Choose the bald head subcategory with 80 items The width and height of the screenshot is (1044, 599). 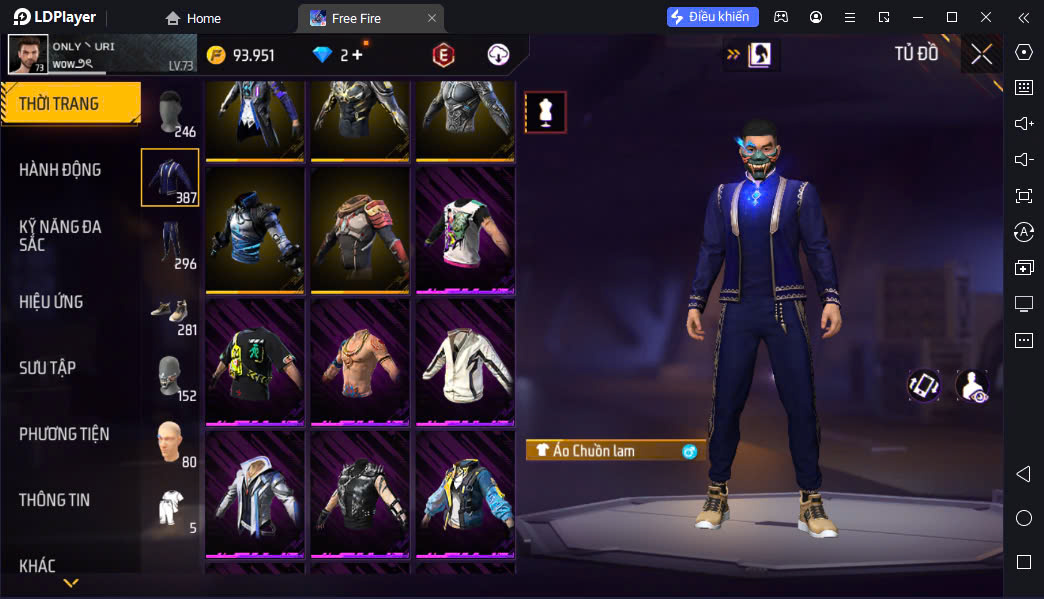(x=170, y=443)
